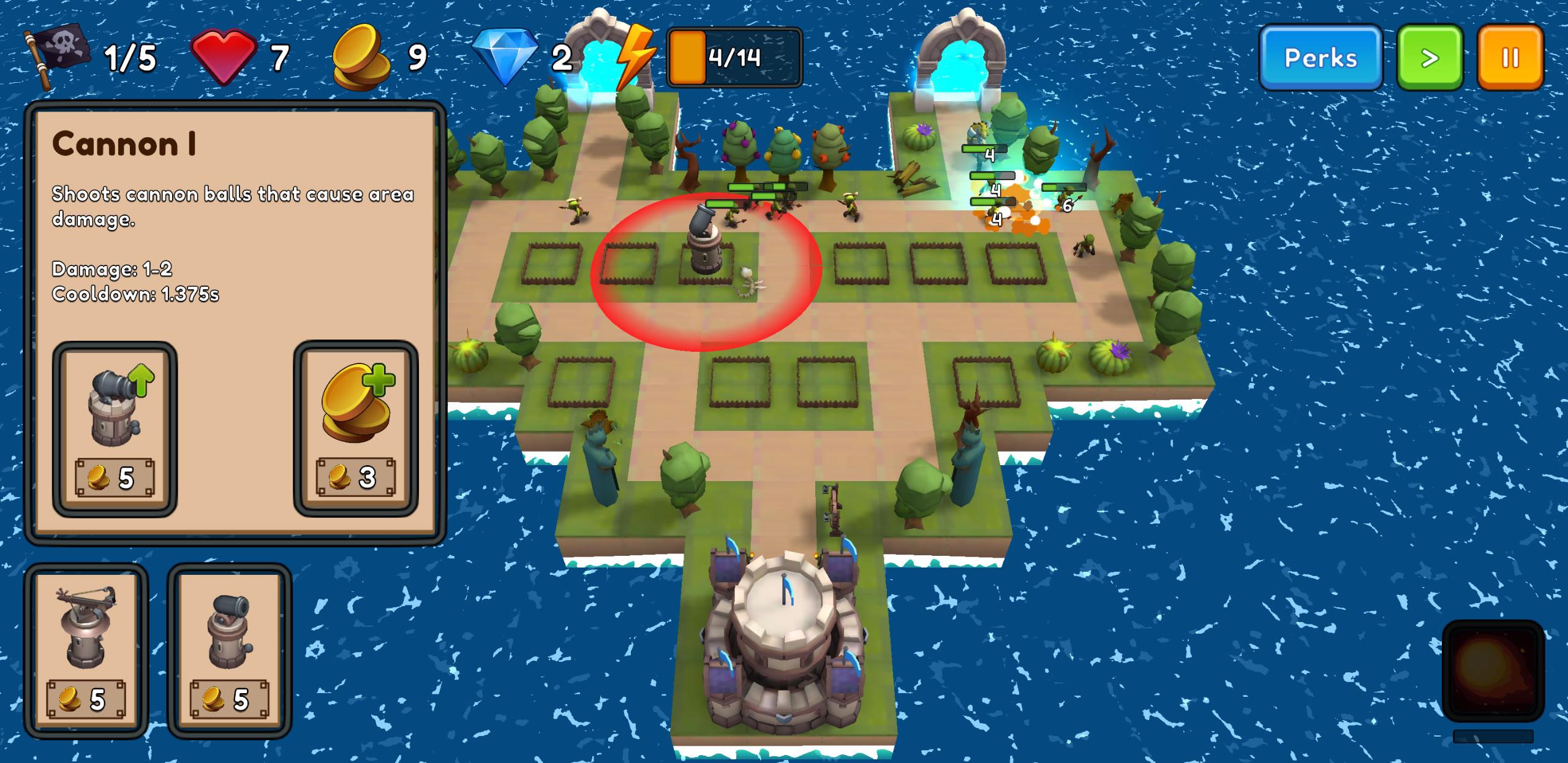Choose the cannon tower build card
Screen dimensions: 1568x763
click(x=230, y=650)
